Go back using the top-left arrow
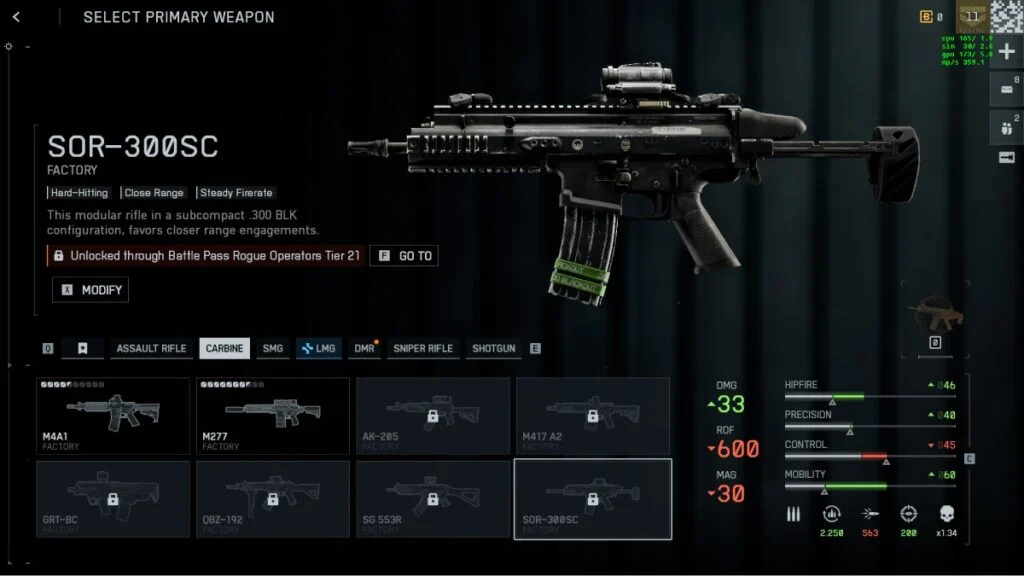Screen dimensions: 1024x576 point(16,17)
